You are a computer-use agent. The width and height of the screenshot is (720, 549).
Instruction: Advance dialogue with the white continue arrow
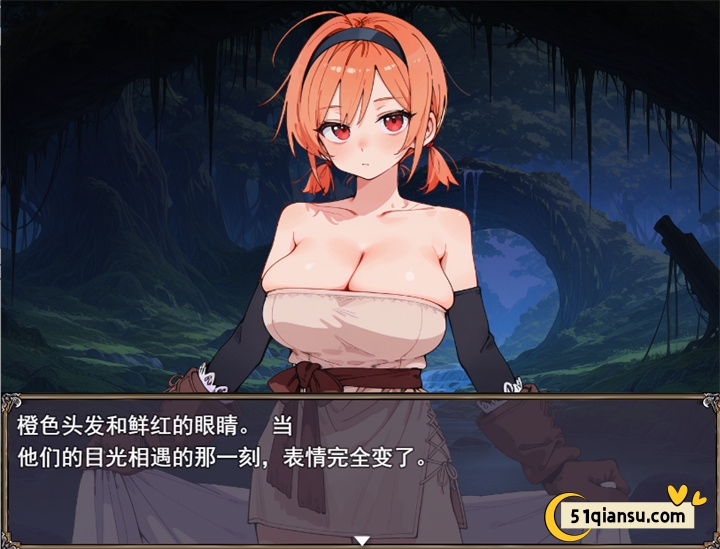click(360, 540)
